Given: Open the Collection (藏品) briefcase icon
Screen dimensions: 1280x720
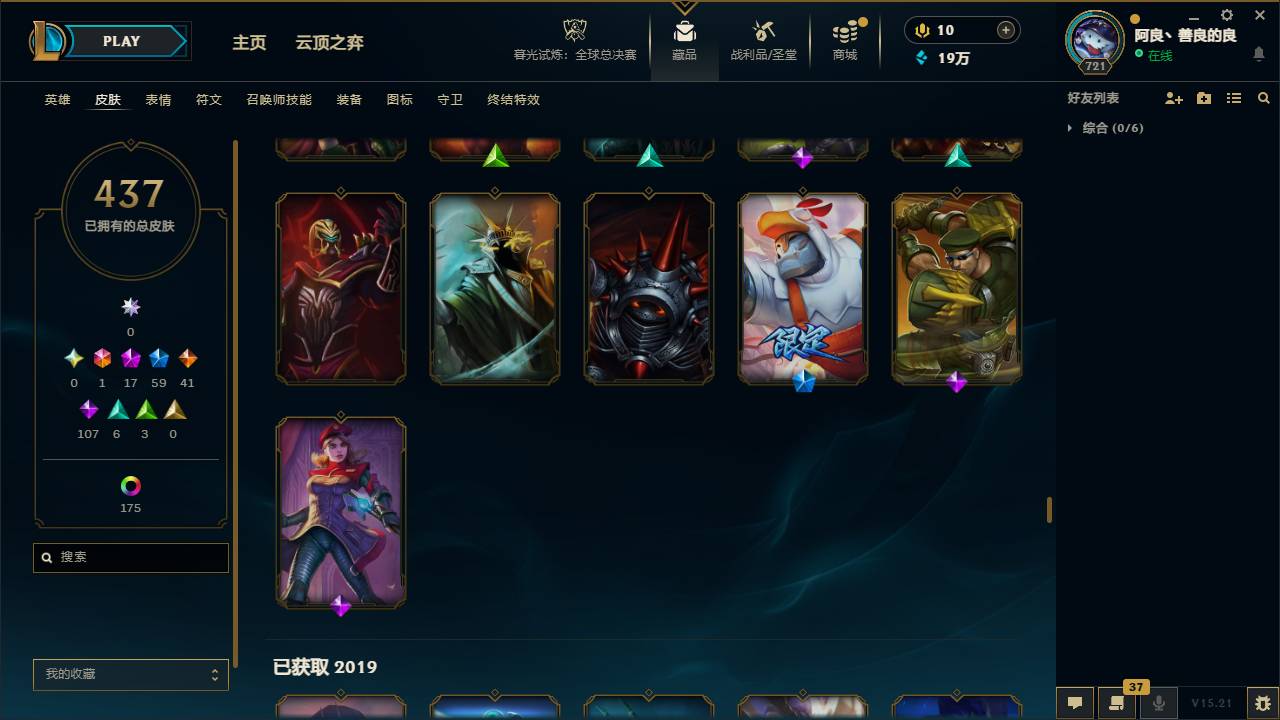Looking at the screenshot, I should (684, 30).
